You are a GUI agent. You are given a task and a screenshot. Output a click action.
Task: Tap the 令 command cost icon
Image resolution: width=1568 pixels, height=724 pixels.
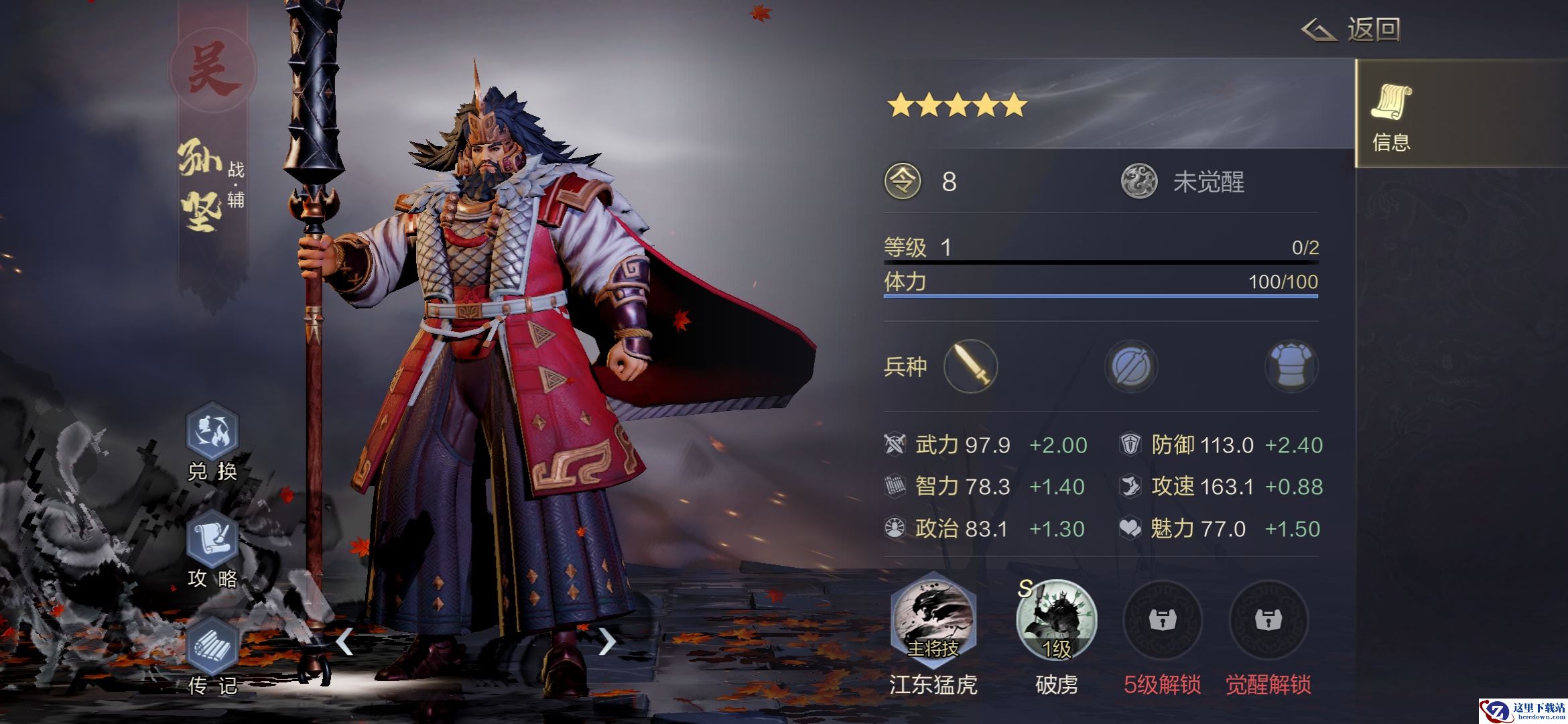[x=903, y=182]
